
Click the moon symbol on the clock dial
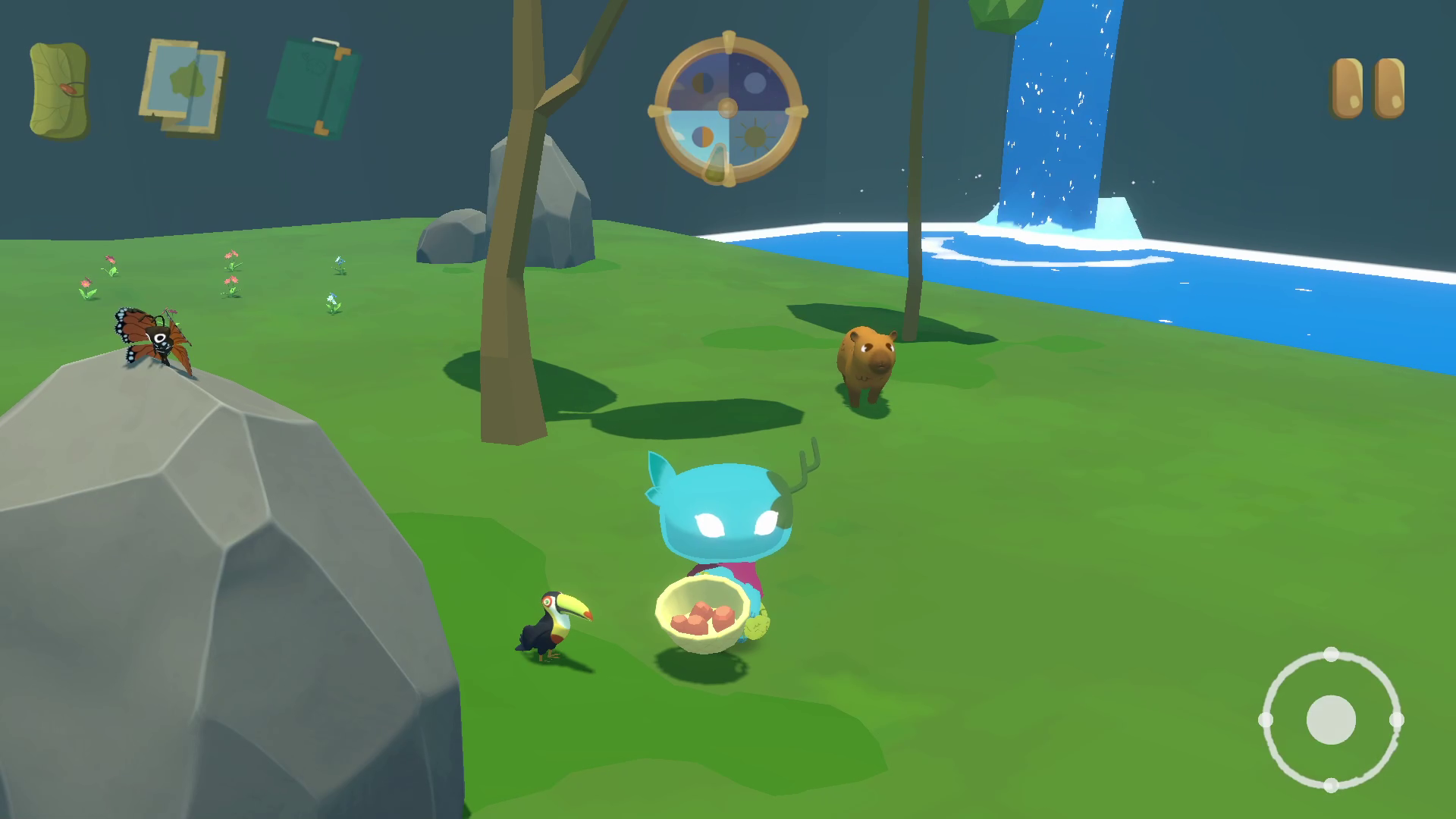pyautogui.click(x=753, y=83)
